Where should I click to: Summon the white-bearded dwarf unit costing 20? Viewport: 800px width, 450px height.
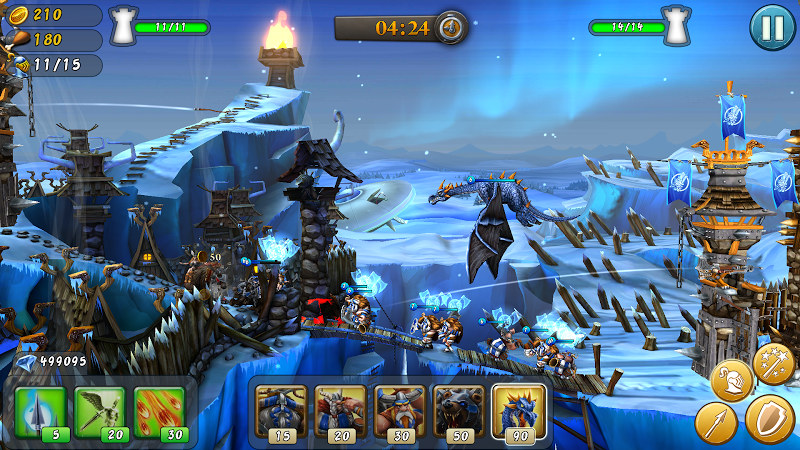340,410
